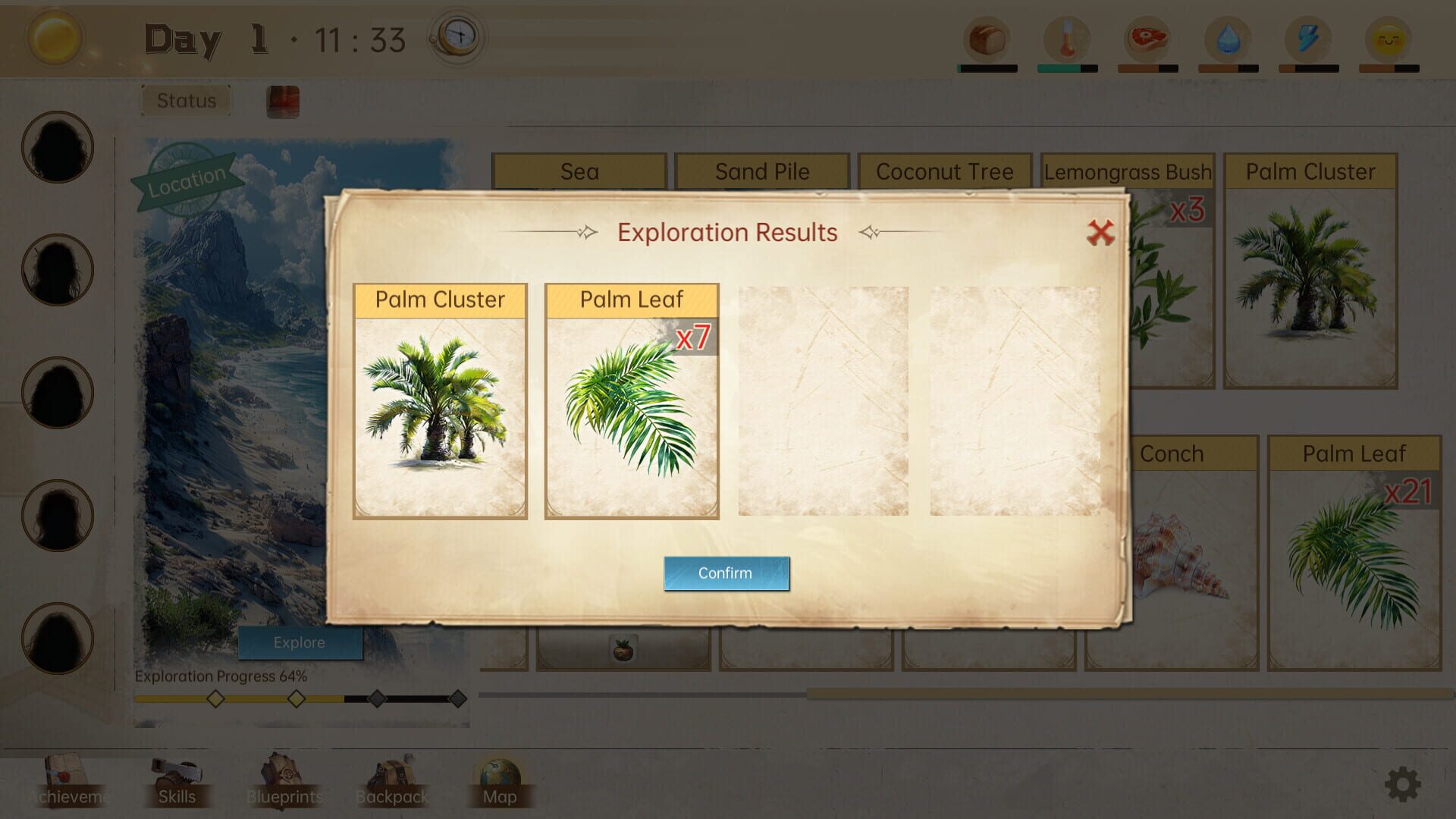Select the Palm Cluster result card
Image resolution: width=1456 pixels, height=819 pixels.
tap(440, 400)
